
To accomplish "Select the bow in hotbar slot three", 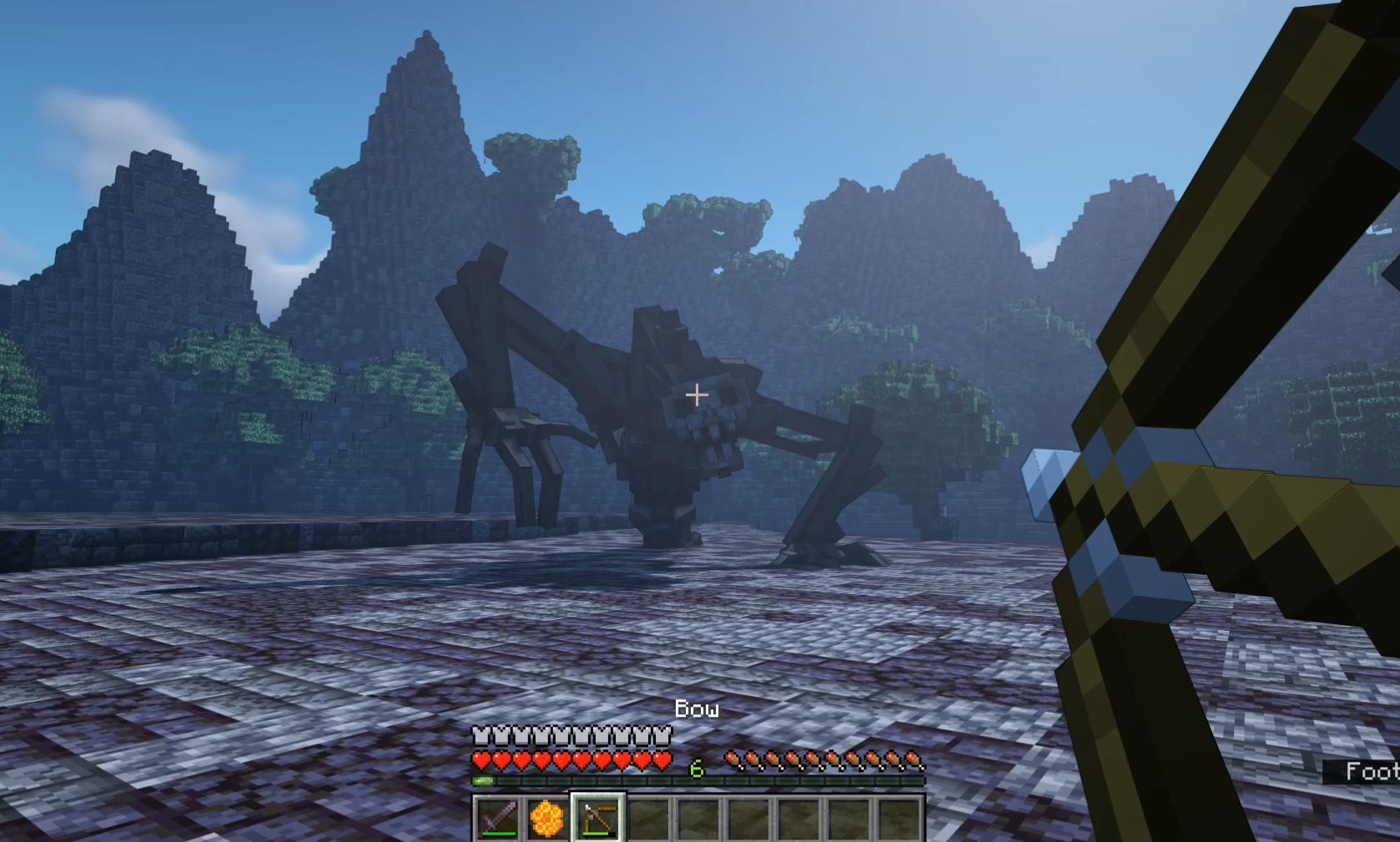I will point(598,818).
